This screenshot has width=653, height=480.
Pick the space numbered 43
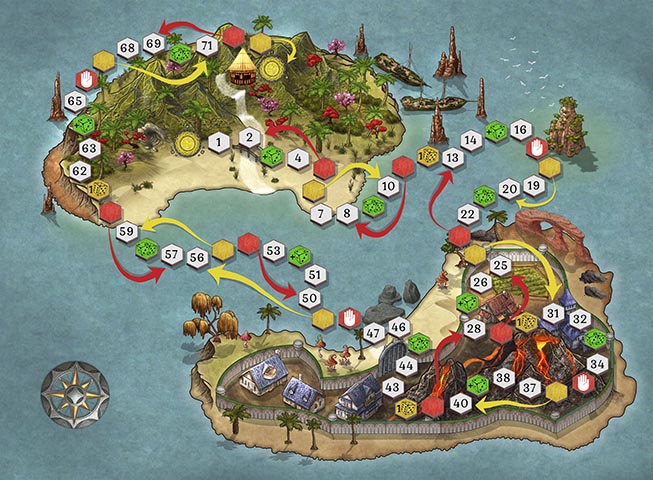point(393,387)
